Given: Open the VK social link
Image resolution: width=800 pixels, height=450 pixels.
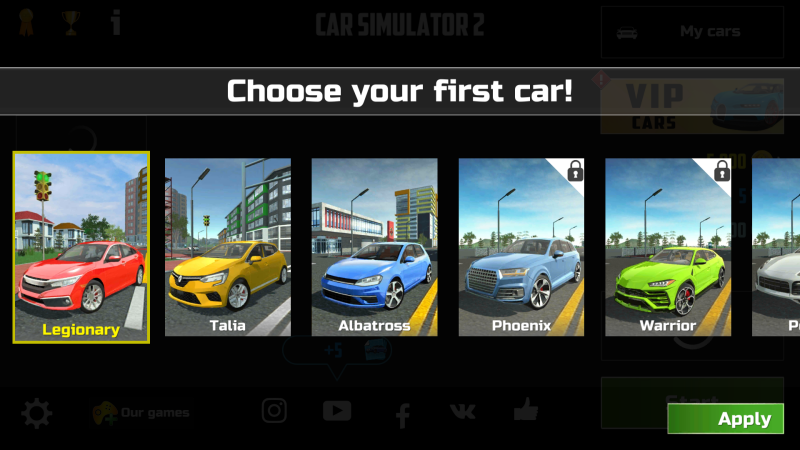Looking at the screenshot, I should (463, 411).
